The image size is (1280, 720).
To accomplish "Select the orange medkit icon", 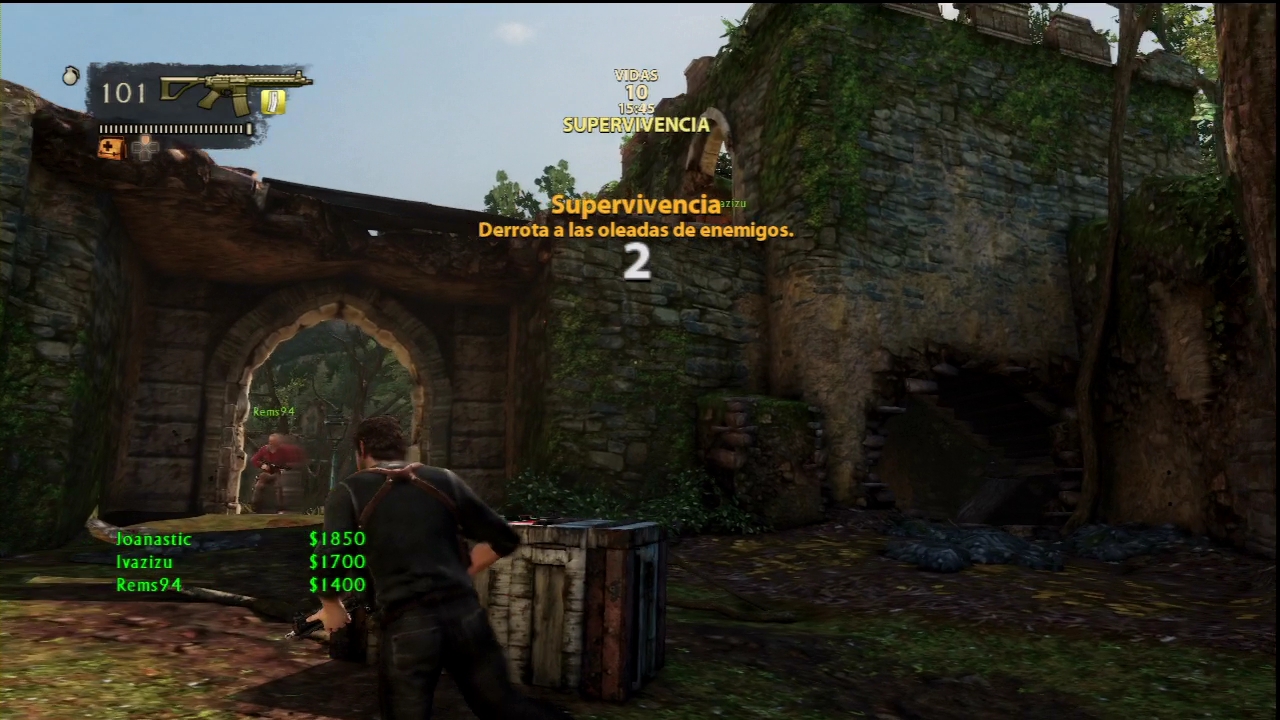I will [110, 149].
